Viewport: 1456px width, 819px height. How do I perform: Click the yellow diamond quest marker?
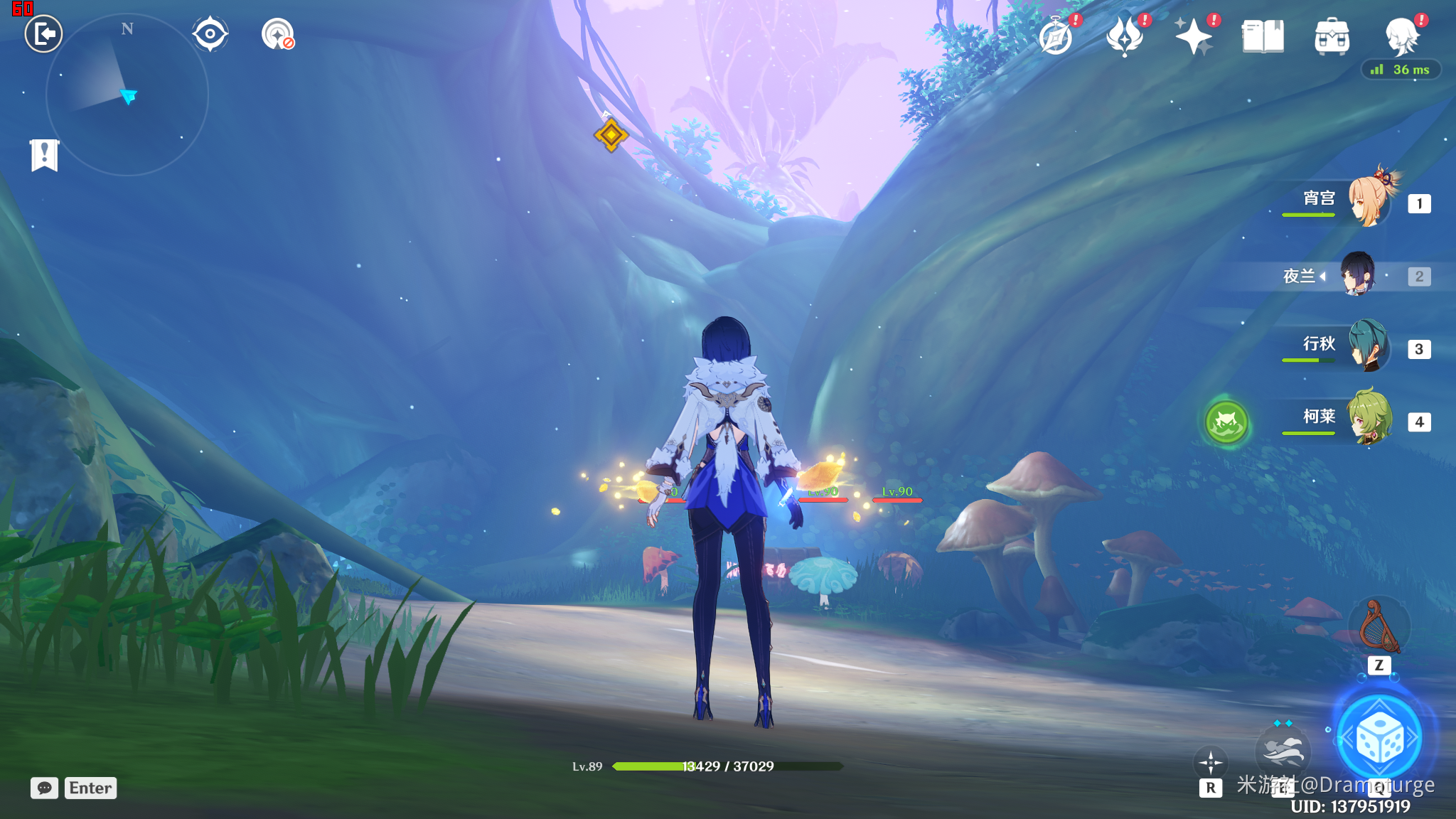[x=611, y=134]
